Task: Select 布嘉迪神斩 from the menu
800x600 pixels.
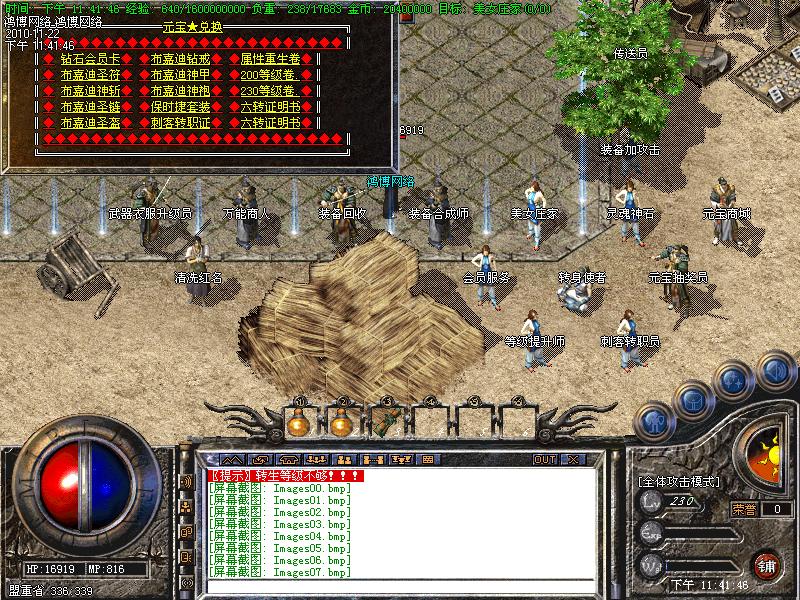Action: [90, 91]
